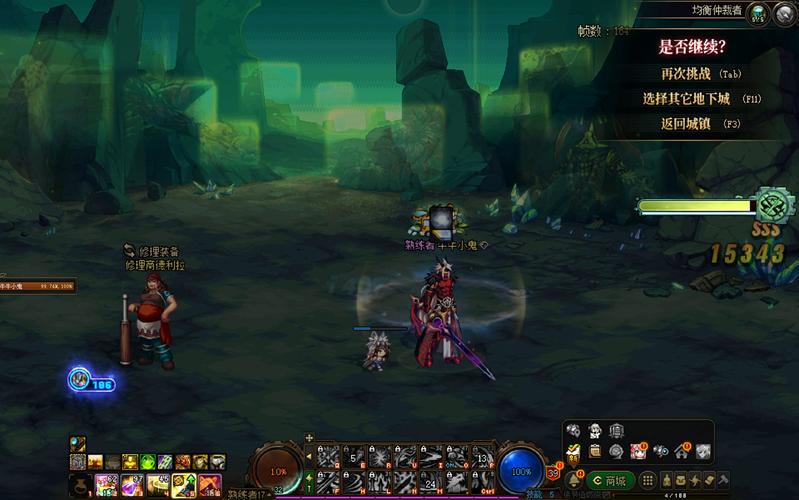
Task: Click the bright green buff icon
Action: point(146,462)
